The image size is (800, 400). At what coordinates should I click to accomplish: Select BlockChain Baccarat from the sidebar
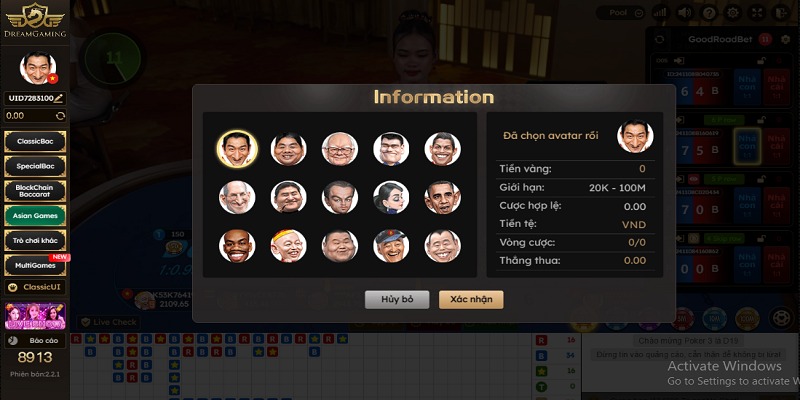[x=35, y=190]
